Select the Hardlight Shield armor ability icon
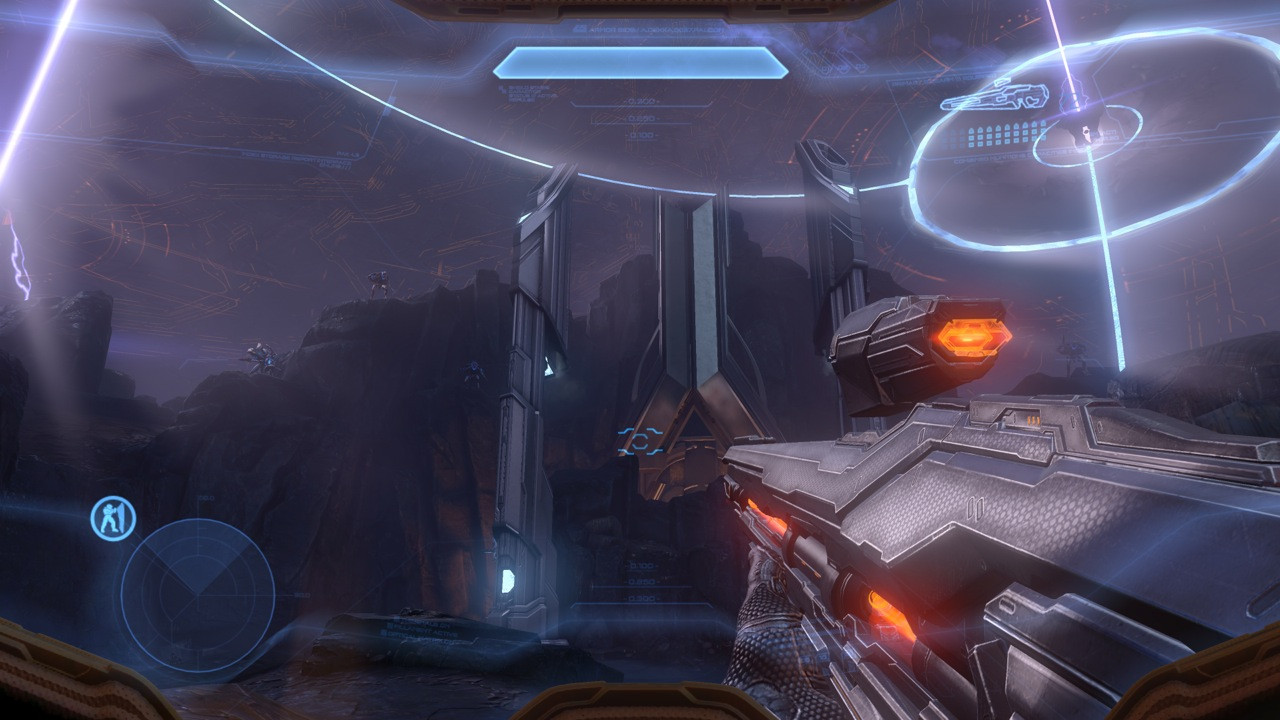 113,519
